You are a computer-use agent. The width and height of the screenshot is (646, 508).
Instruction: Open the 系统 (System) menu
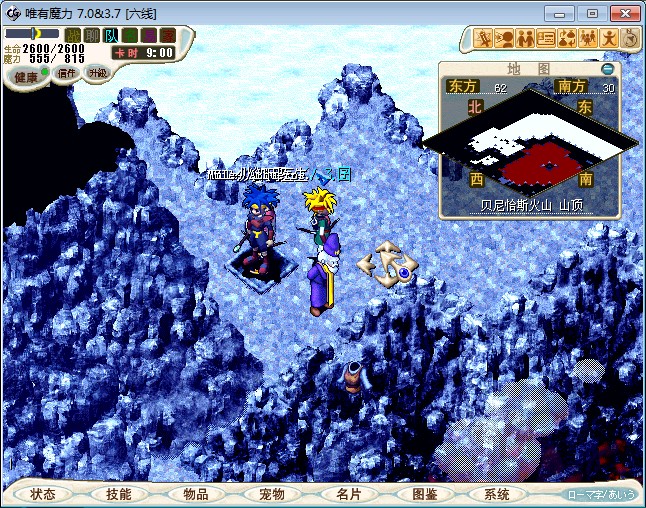click(x=497, y=494)
